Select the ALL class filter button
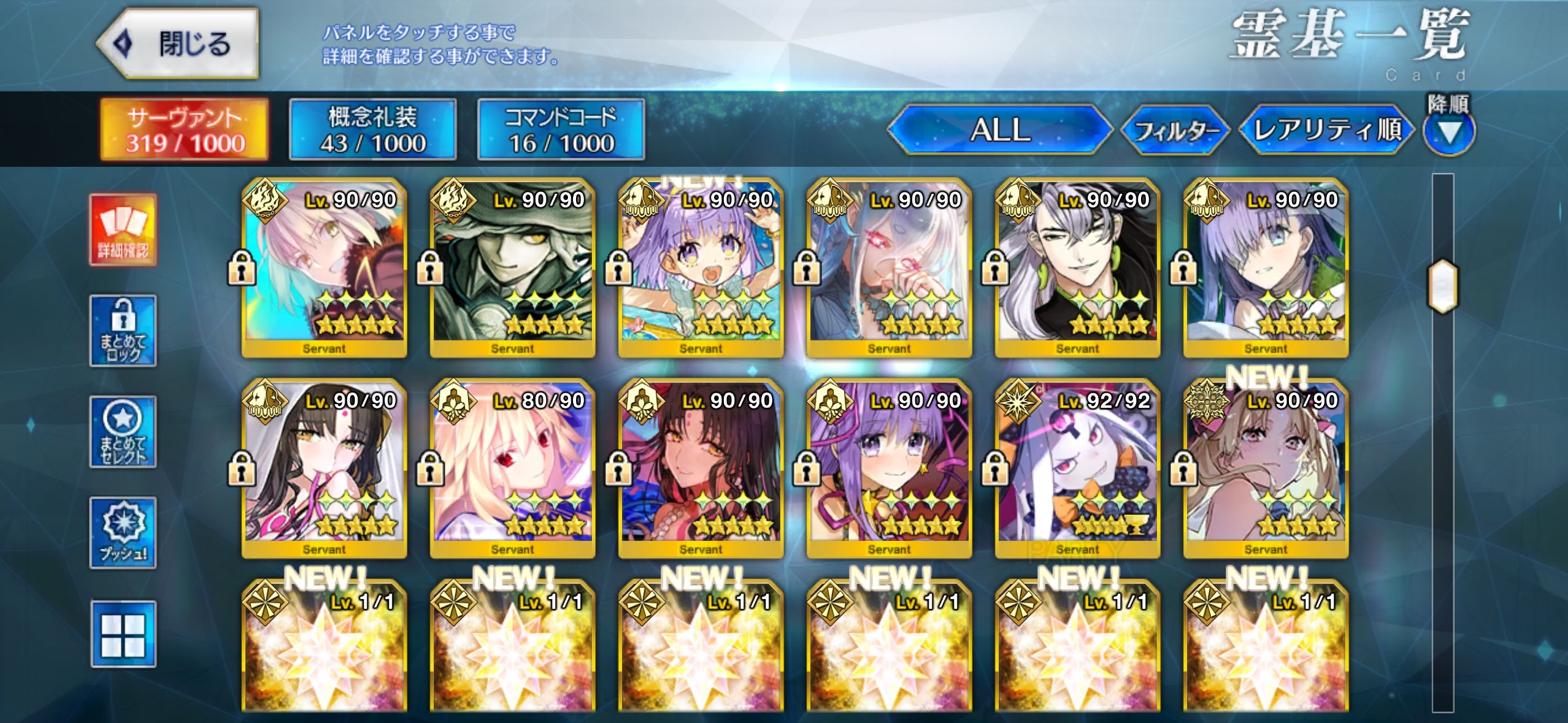The image size is (1568, 723). (999, 130)
